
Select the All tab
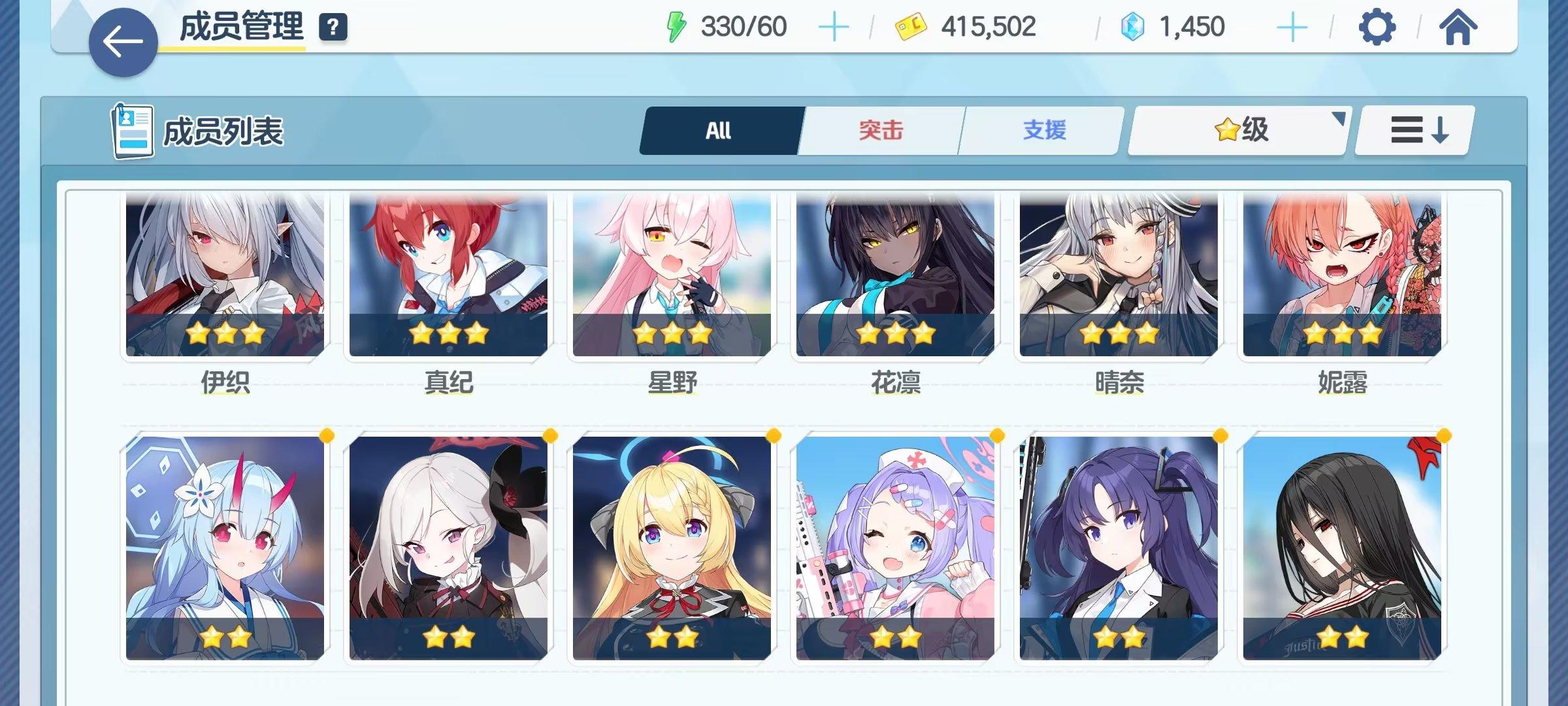click(719, 129)
